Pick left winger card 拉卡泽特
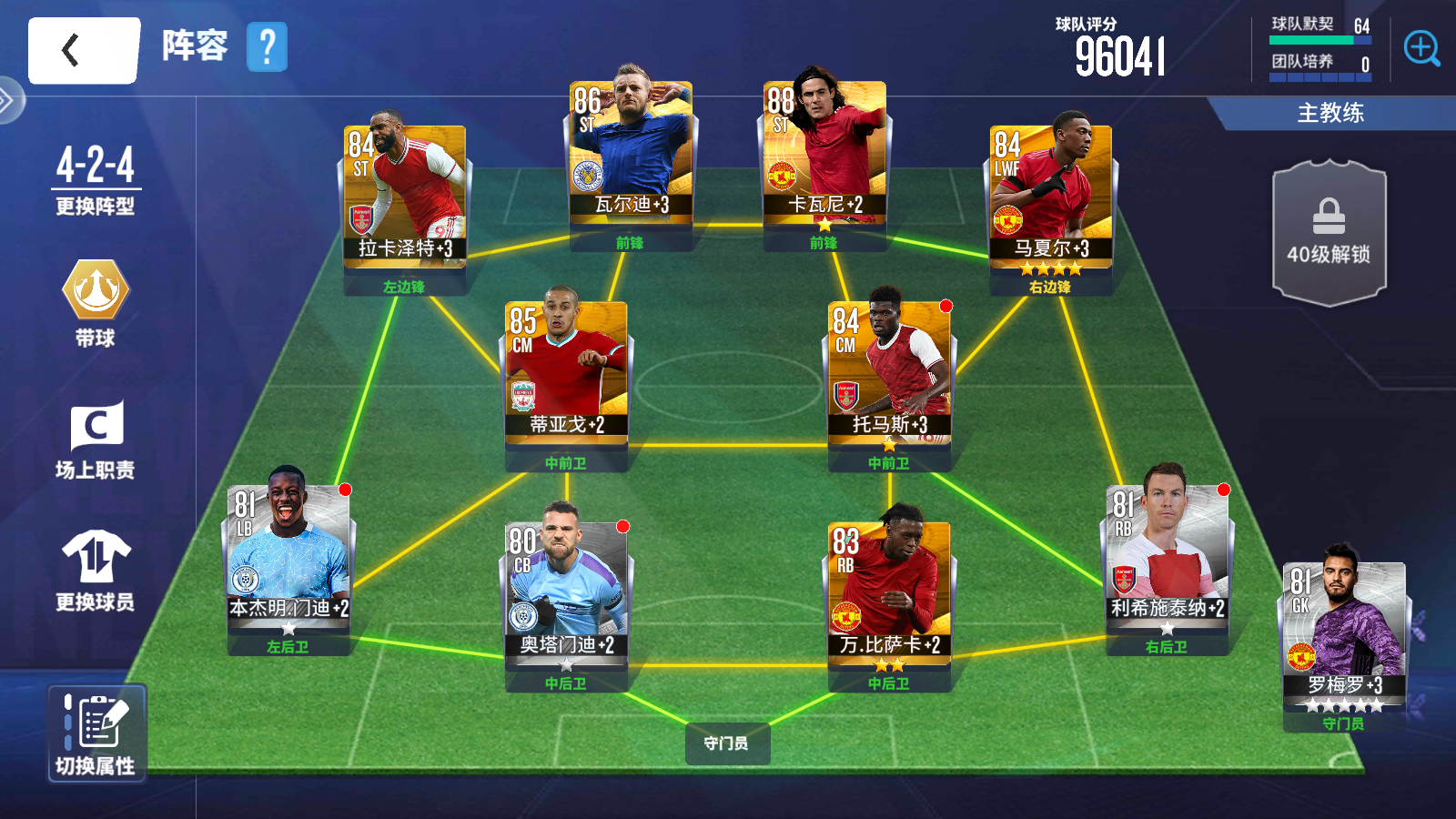The width and height of the screenshot is (1456, 819). [x=405, y=195]
